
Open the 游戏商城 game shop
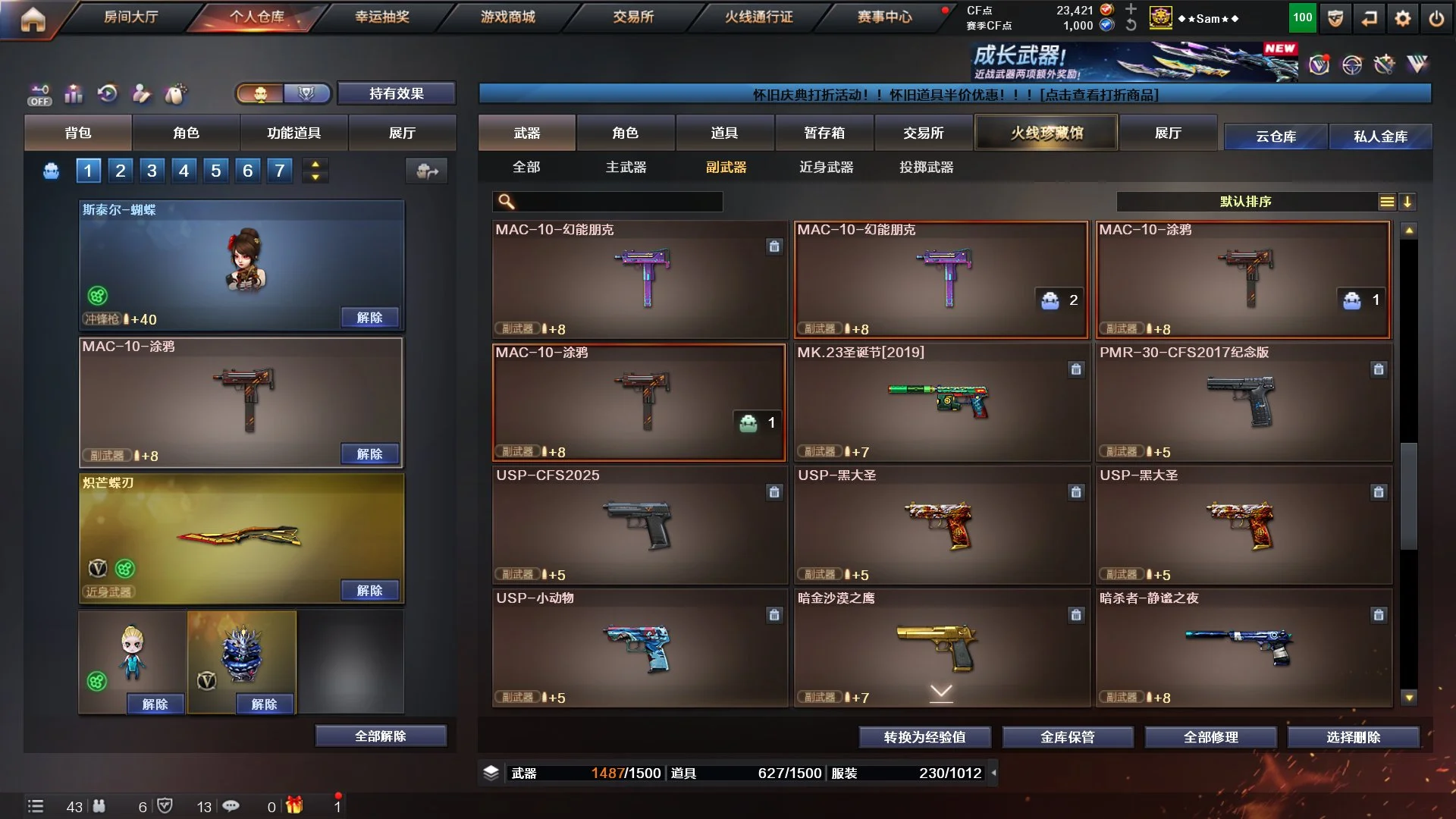pos(507,17)
